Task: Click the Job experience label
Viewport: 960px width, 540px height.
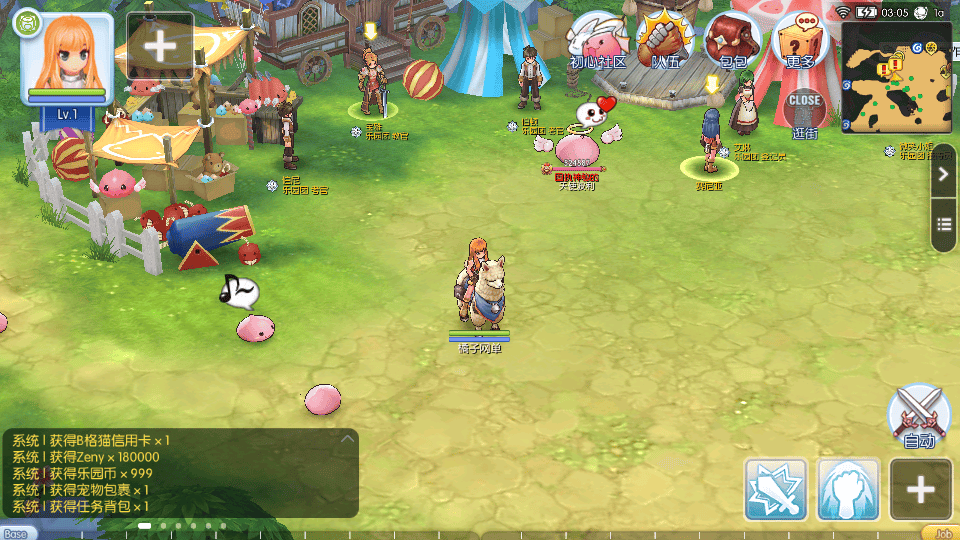Action: pos(940,533)
